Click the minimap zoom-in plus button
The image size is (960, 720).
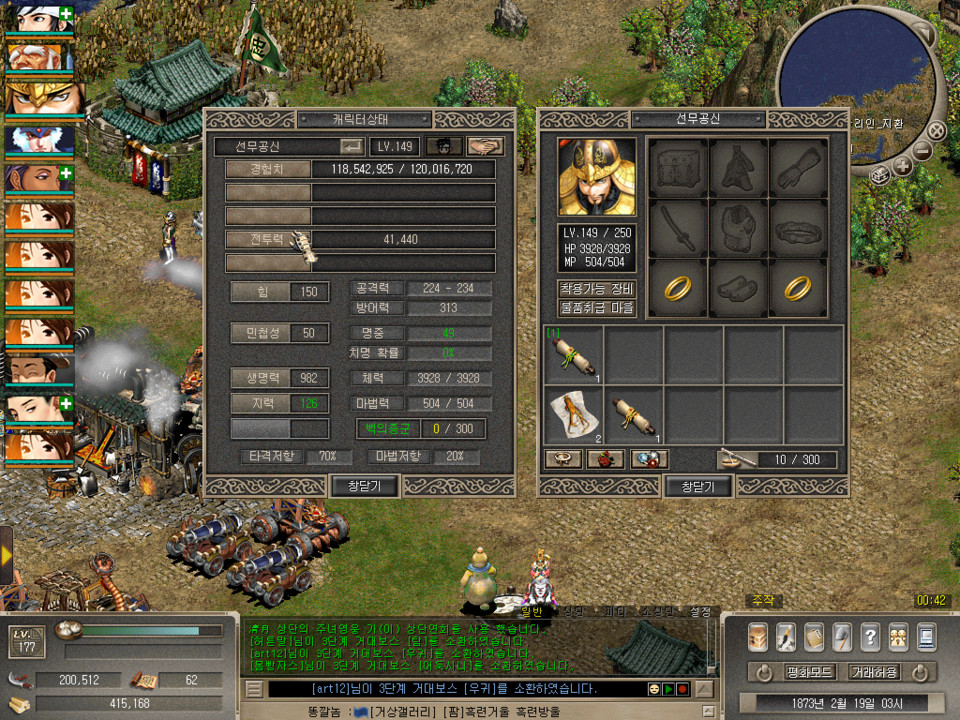pyautogui.click(x=902, y=167)
